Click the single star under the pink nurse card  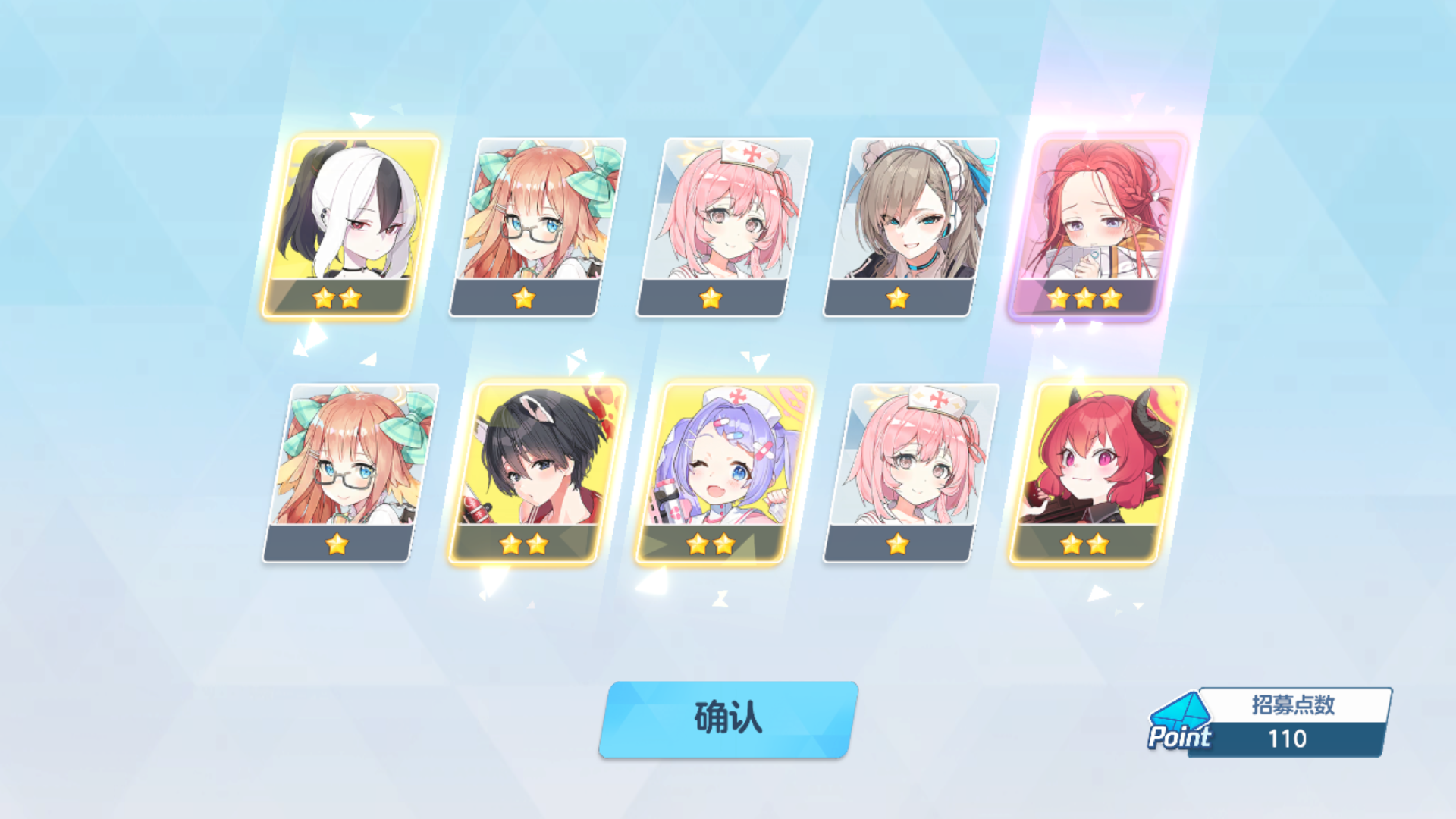(709, 299)
